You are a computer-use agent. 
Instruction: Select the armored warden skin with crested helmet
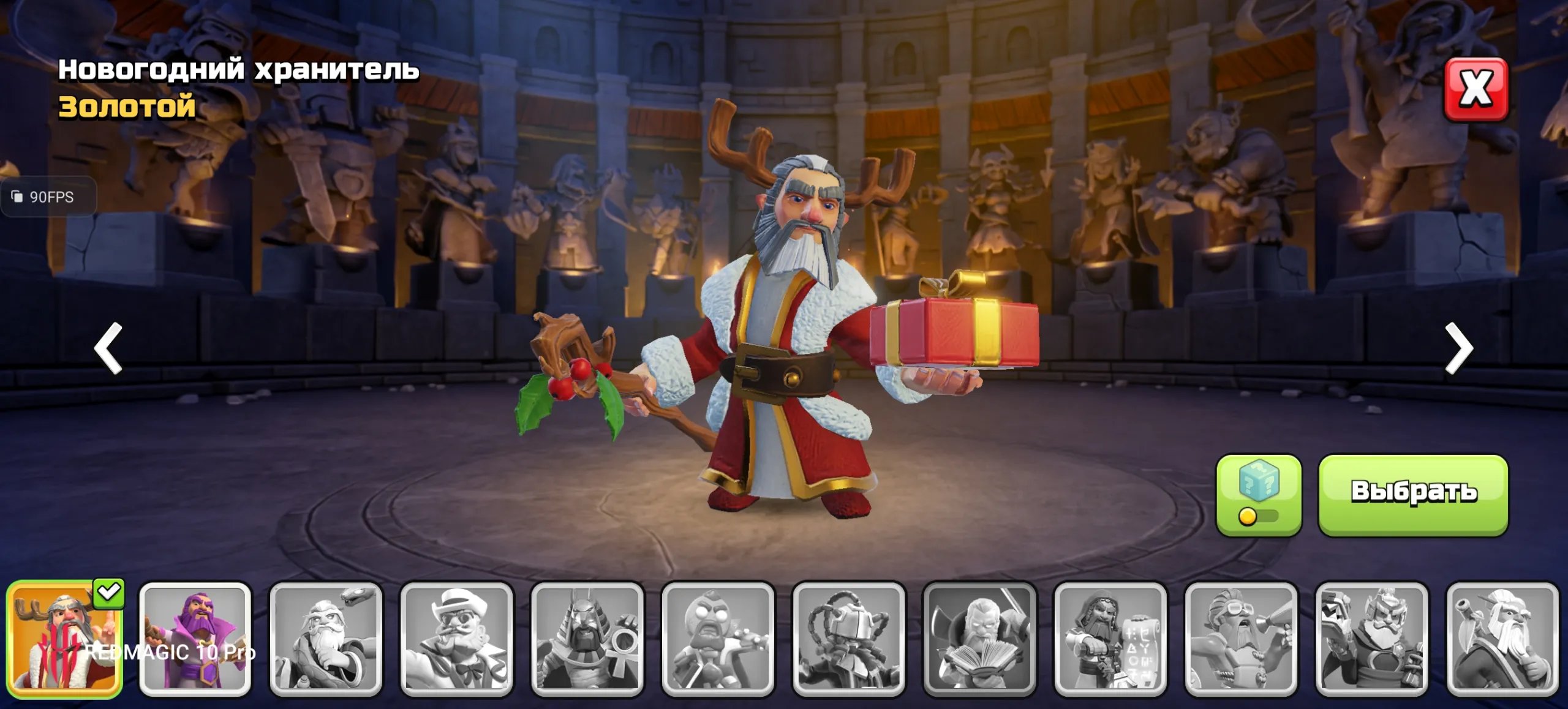pos(1371,639)
